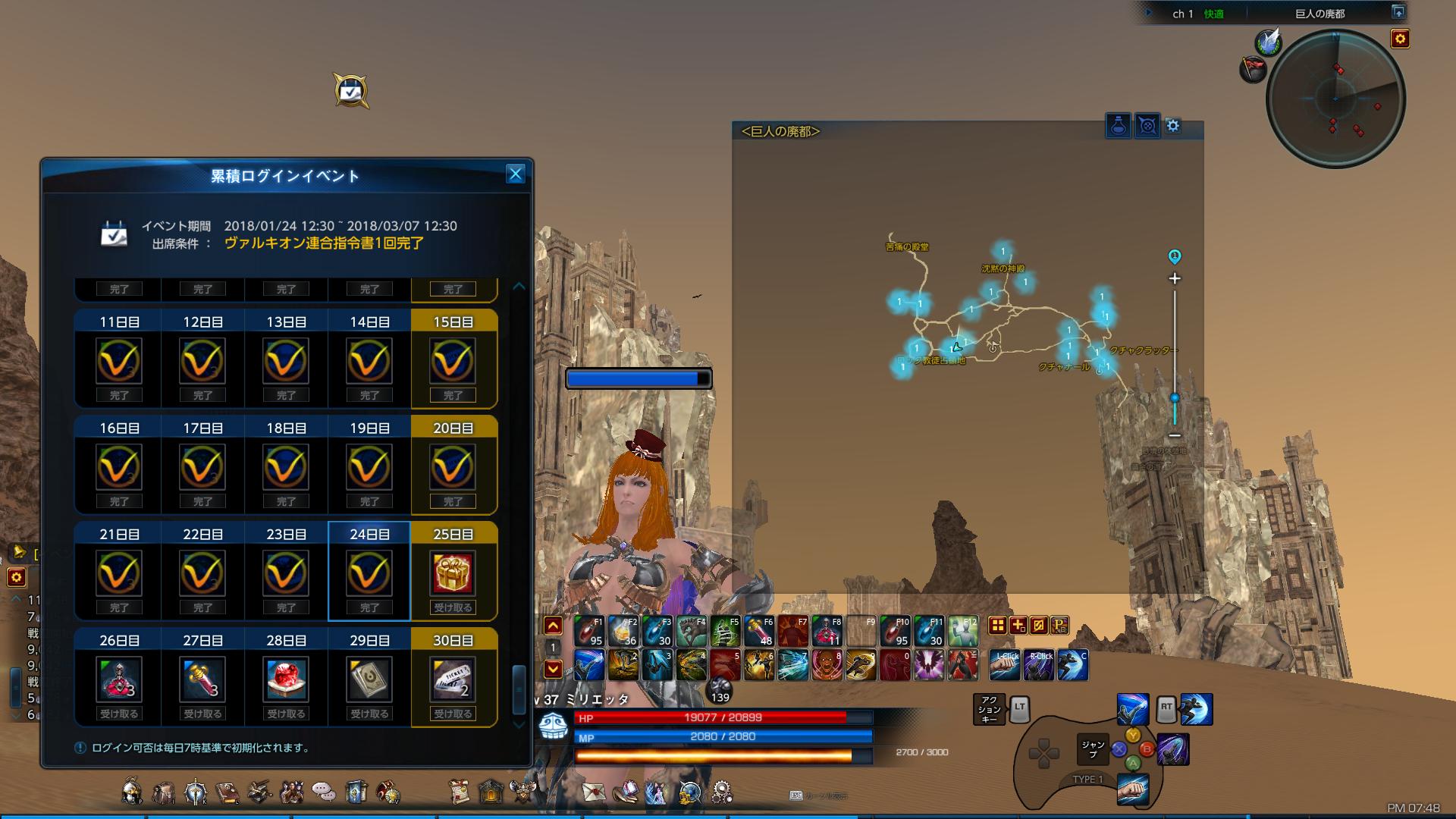Use the blue mana potion in slot F3
This screenshot has width=1456, height=819.
click(657, 631)
